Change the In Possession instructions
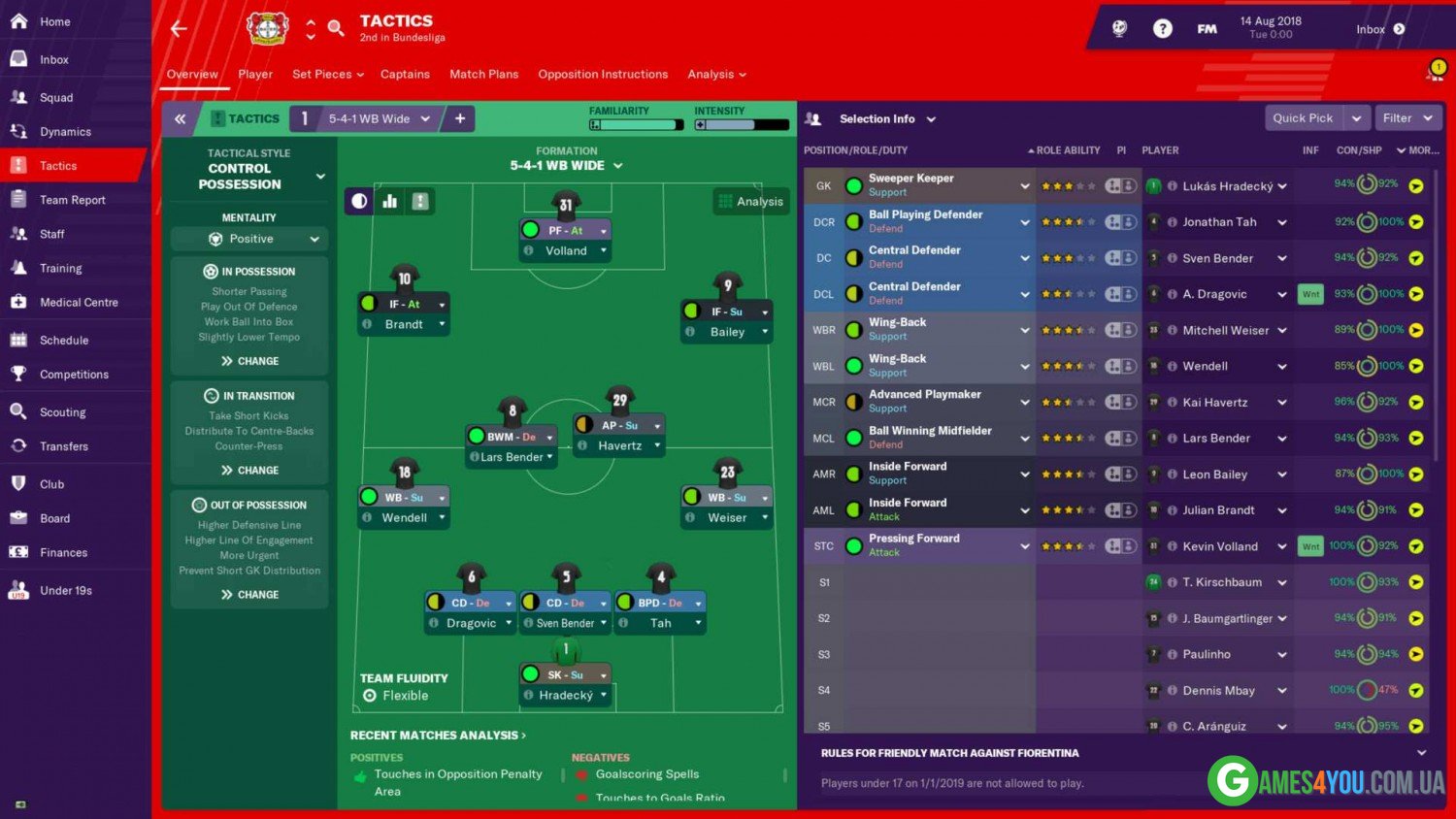Screen dimensions: 1456x819 [x=249, y=361]
